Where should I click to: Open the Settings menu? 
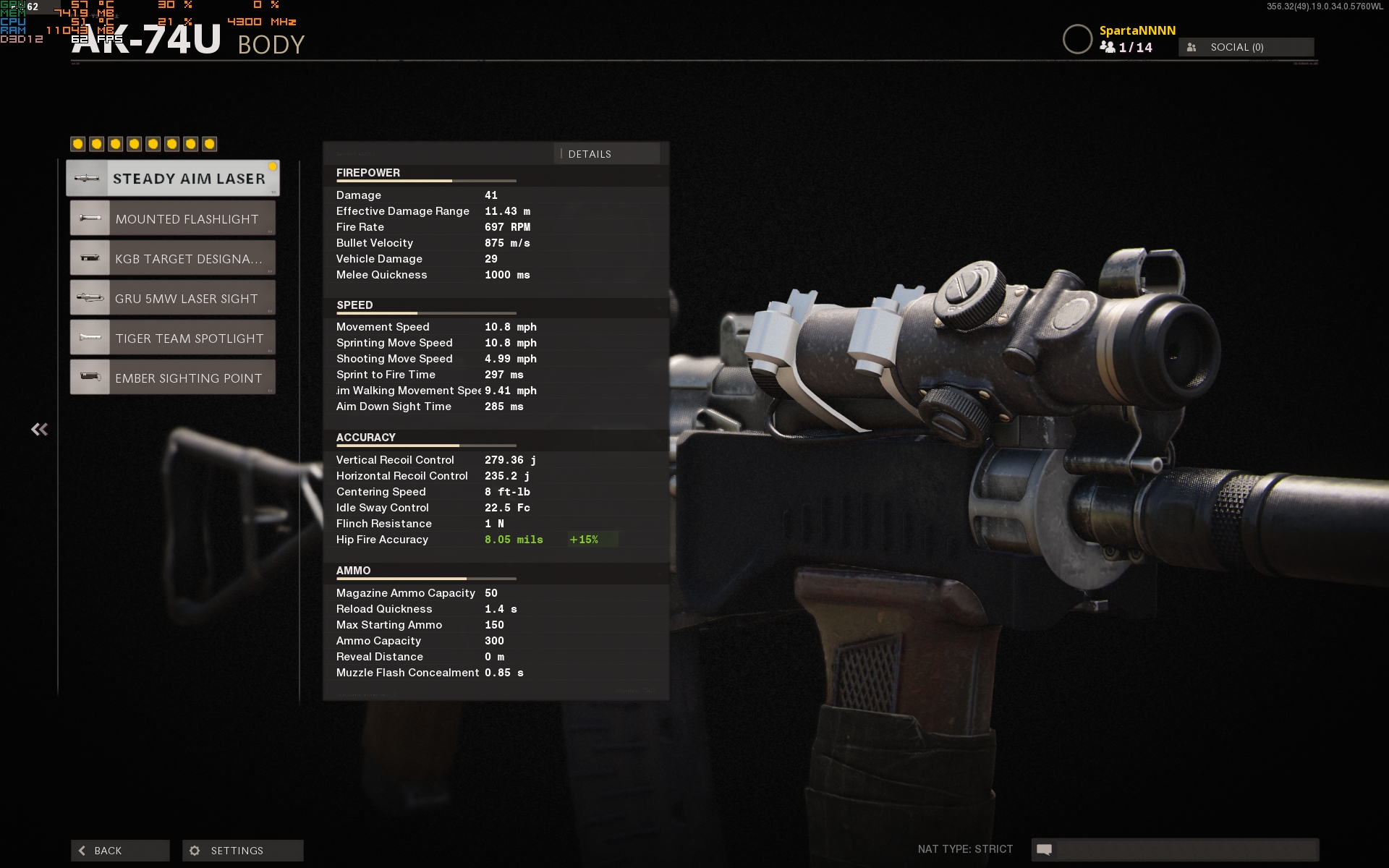click(x=243, y=851)
